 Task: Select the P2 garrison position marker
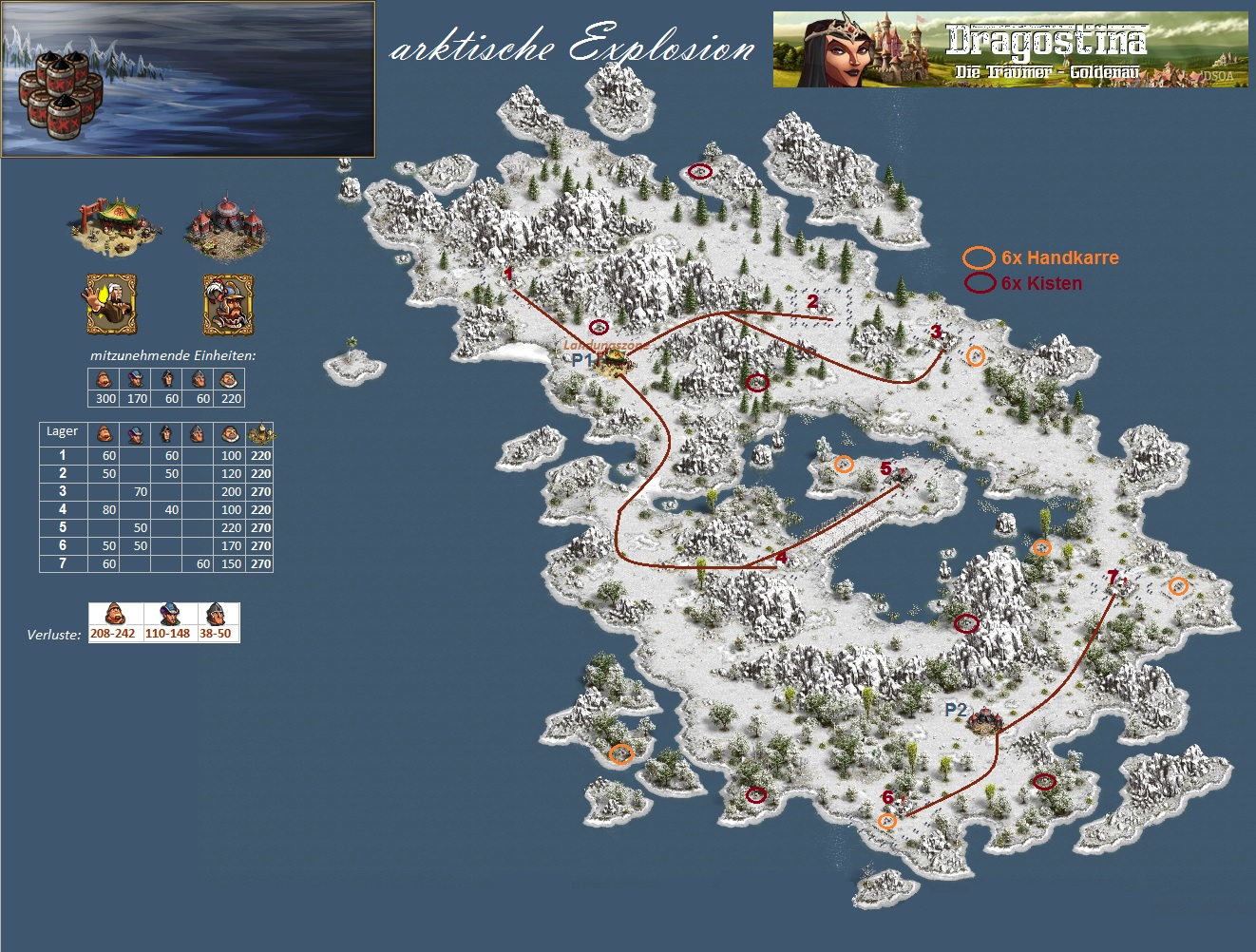pyautogui.click(x=955, y=711)
